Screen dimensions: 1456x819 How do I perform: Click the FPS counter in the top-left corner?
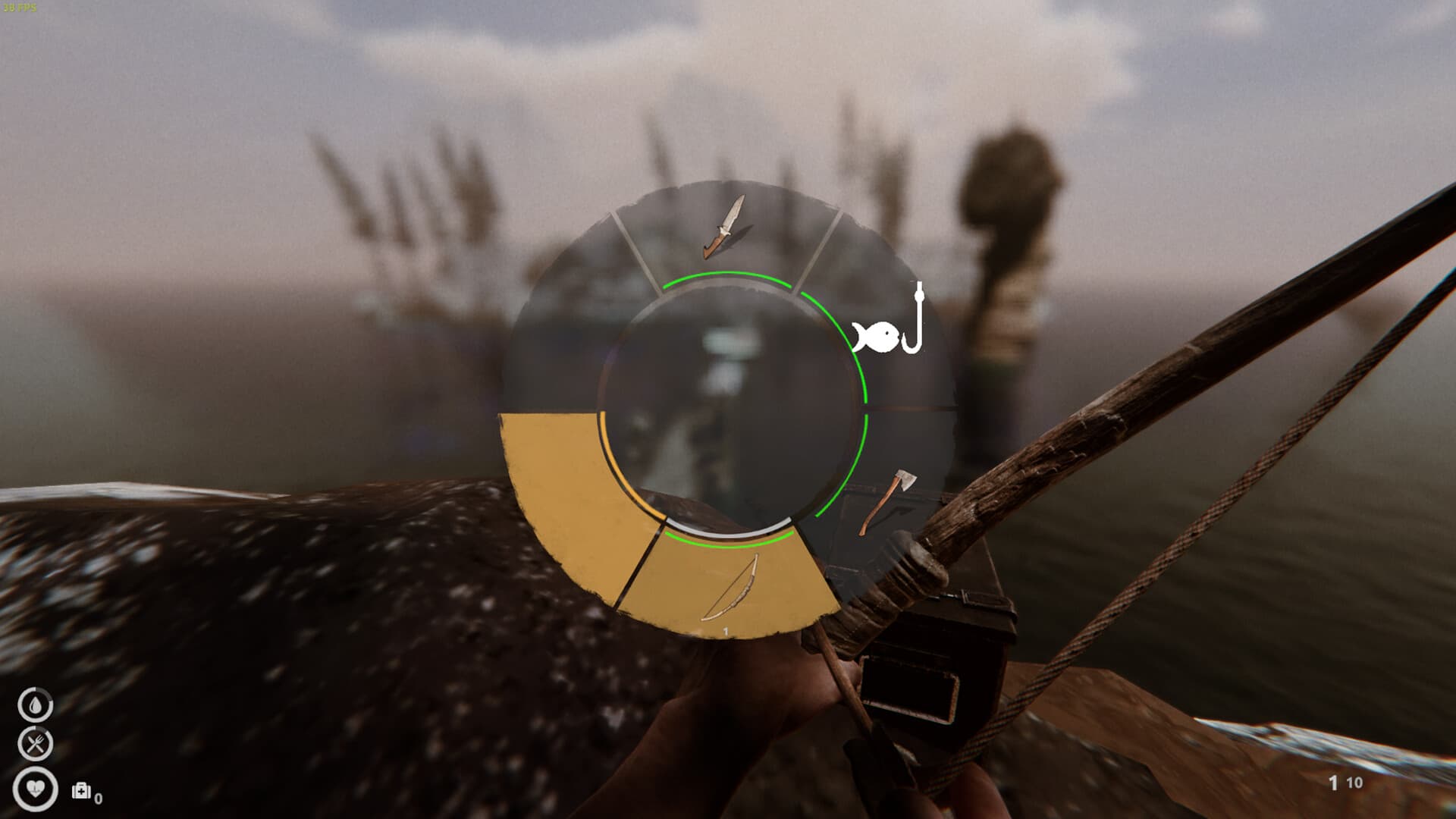19,6
